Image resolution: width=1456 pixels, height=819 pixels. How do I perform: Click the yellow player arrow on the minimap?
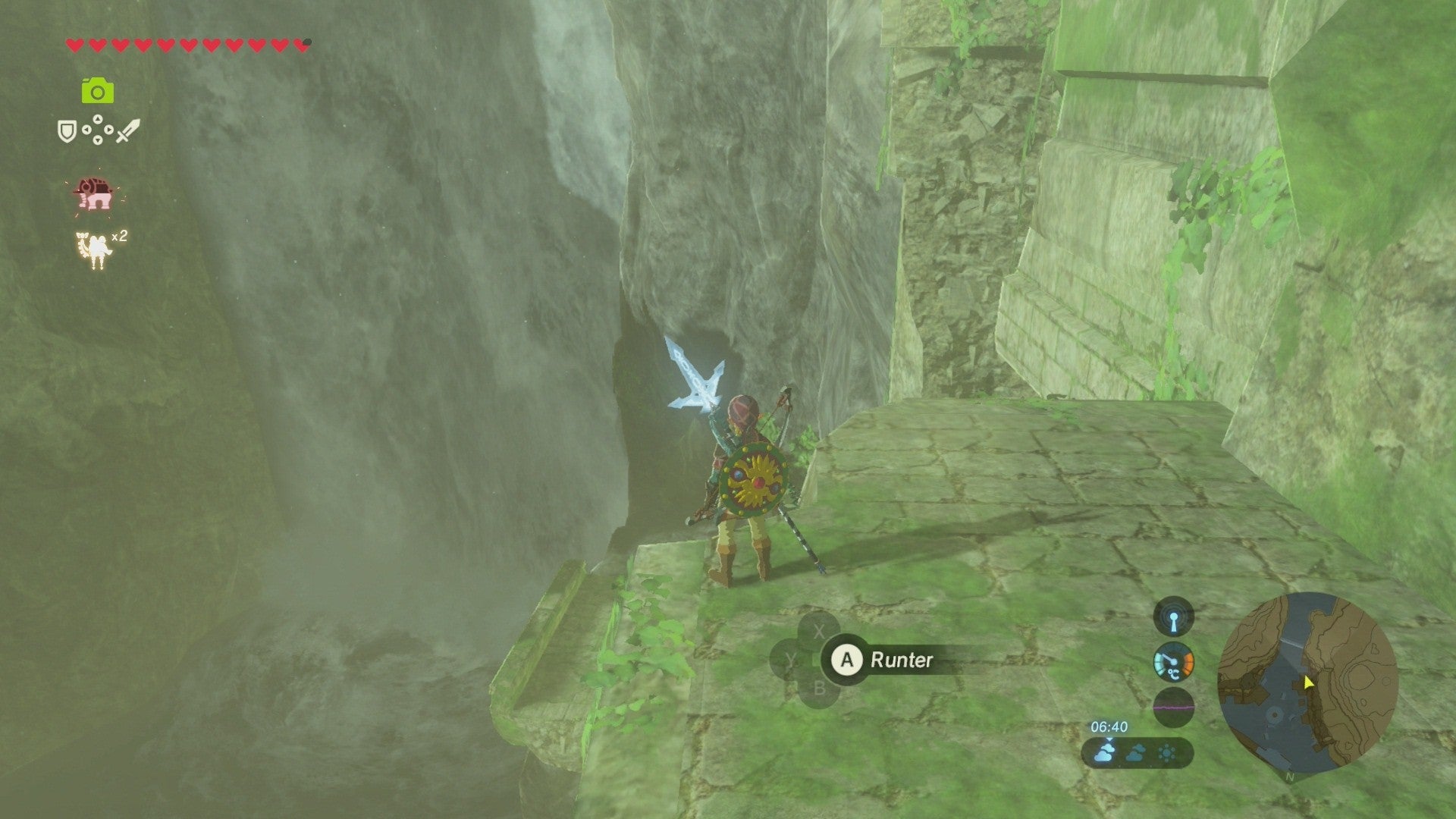(1309, 682)
